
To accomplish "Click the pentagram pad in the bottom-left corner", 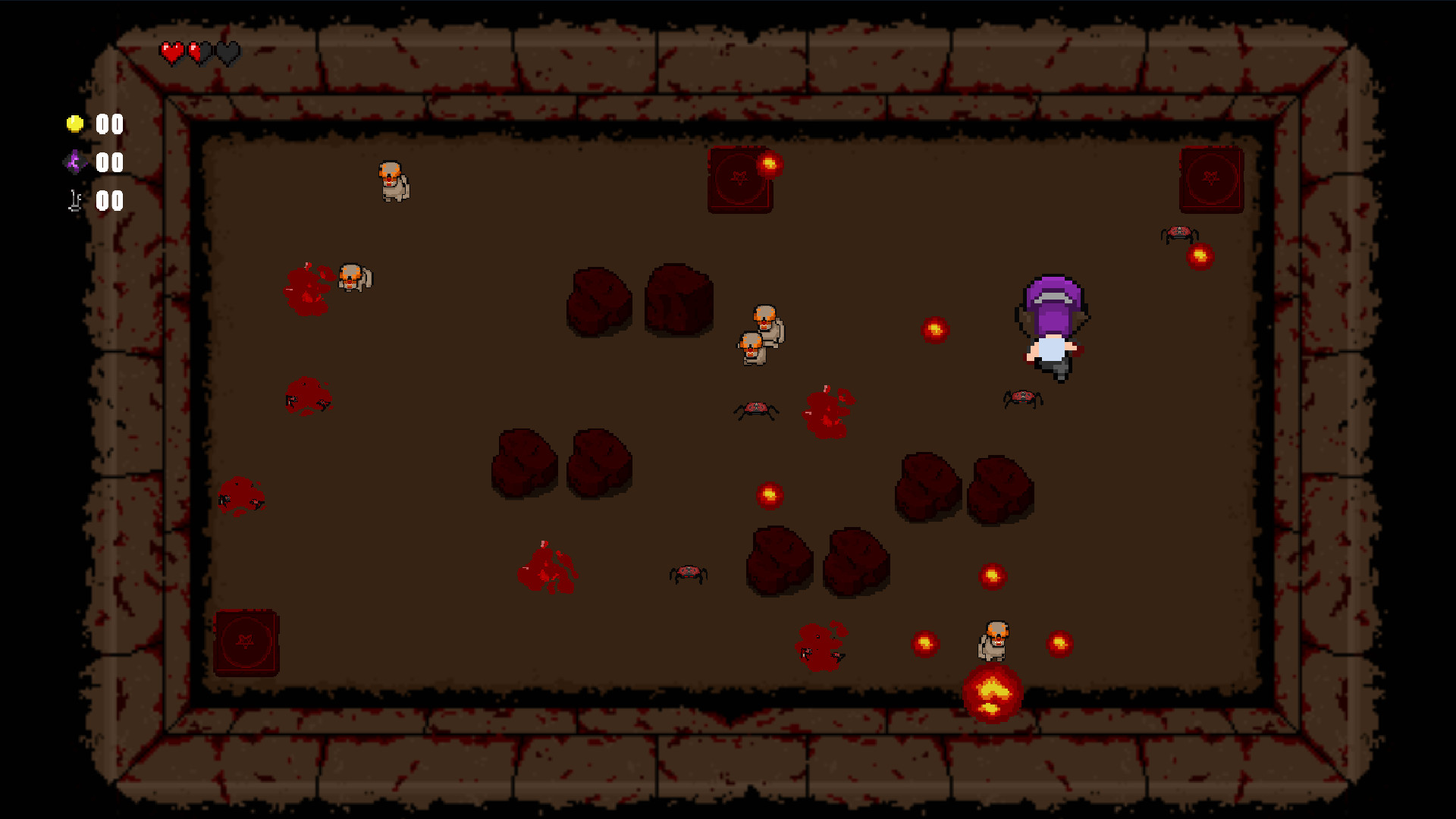I will (246, 641).
